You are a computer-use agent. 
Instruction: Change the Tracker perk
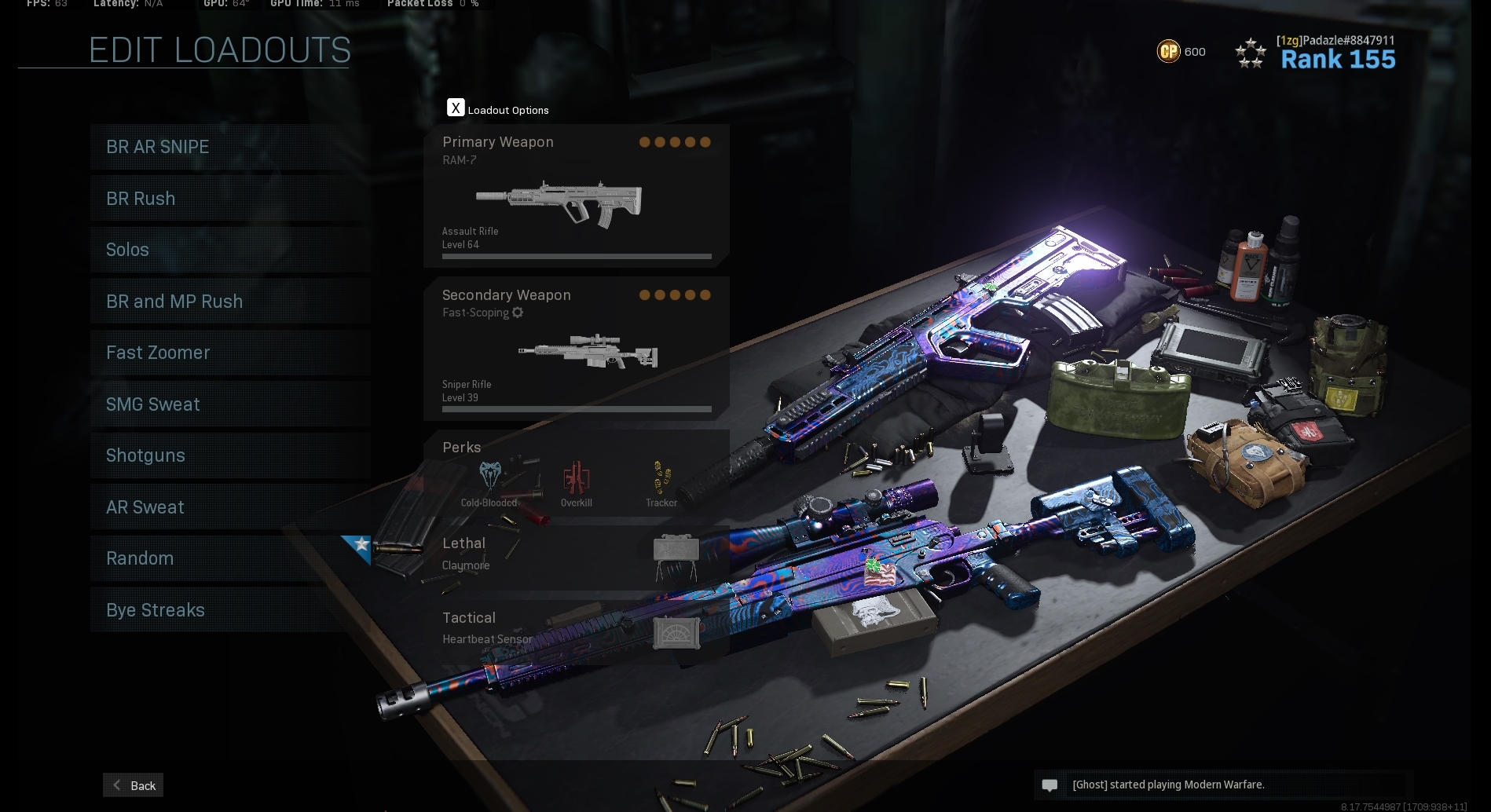coord(661,481)
